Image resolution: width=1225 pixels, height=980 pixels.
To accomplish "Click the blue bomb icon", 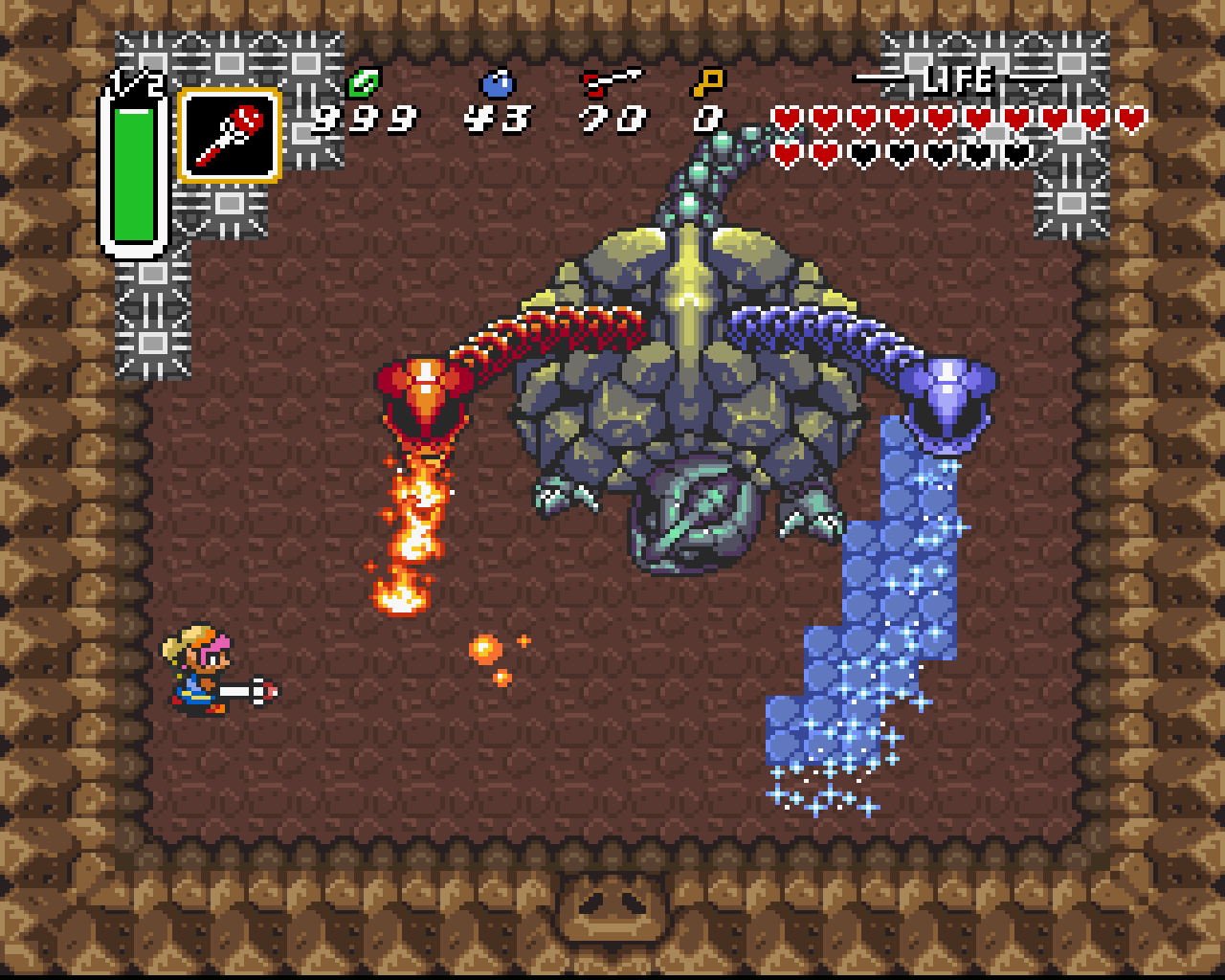I will point(498,84).
